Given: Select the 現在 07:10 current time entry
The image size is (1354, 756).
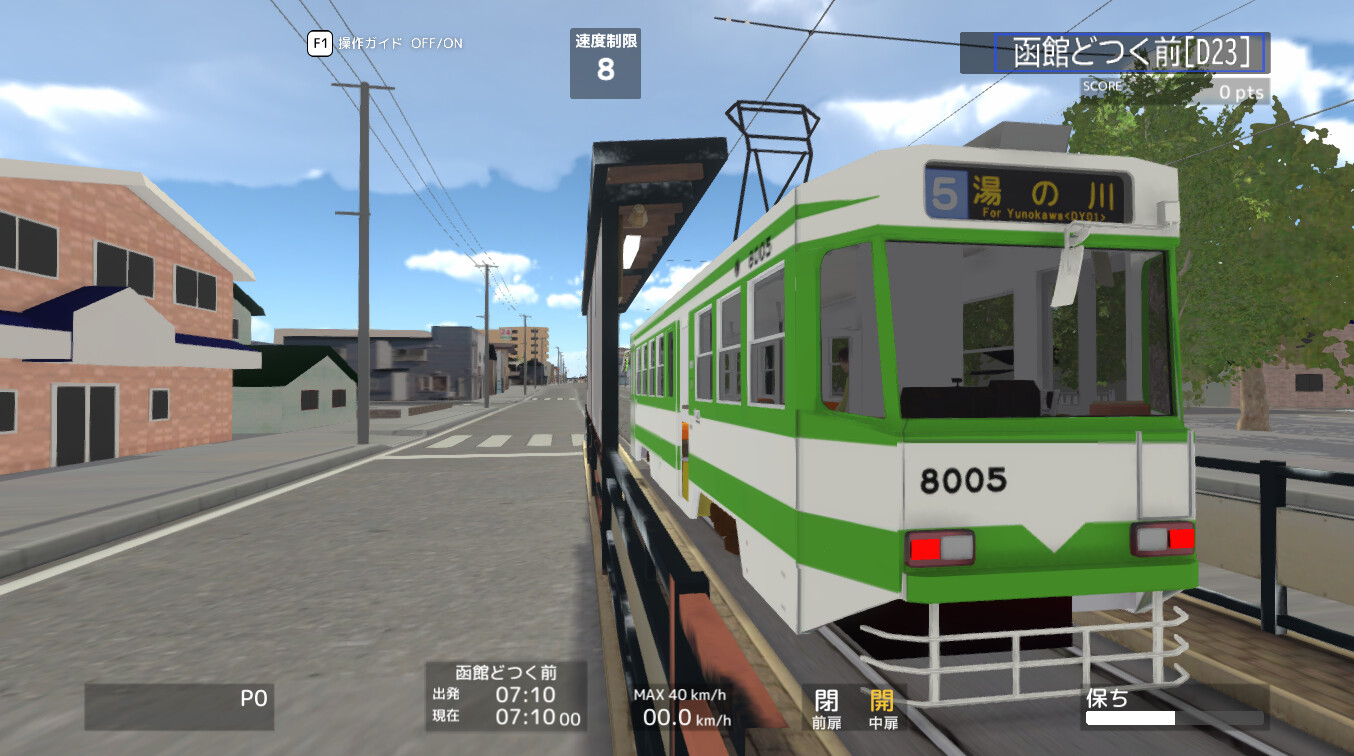Looking at the screenshot, I should coord(500,717).
